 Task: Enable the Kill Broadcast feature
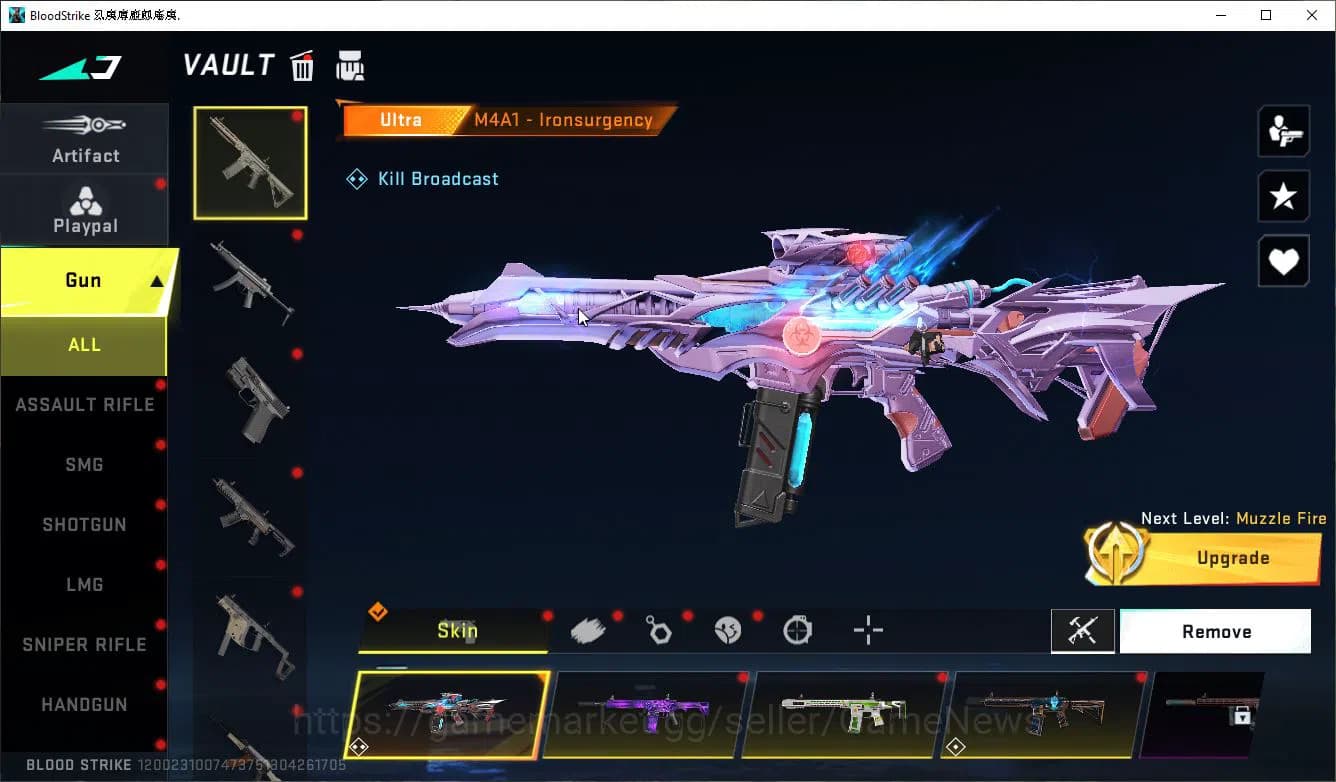[422, 178]
